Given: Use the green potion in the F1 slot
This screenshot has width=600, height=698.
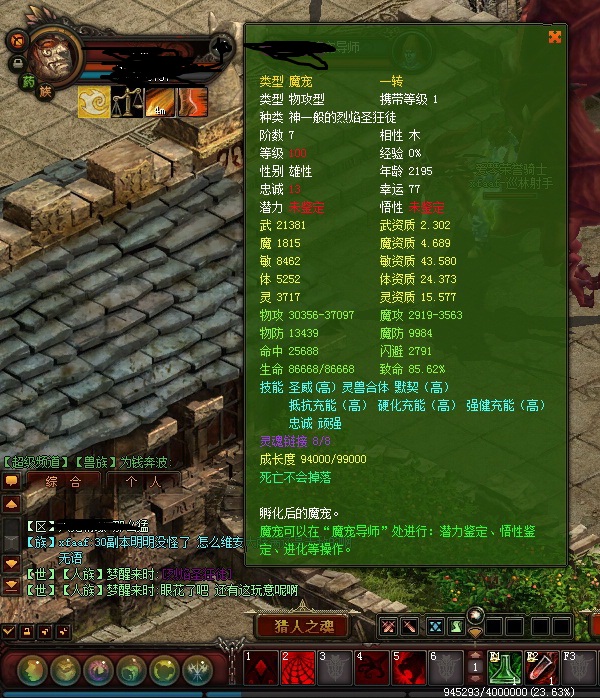Looking at the screenshot, I should (x=506, y=668).
